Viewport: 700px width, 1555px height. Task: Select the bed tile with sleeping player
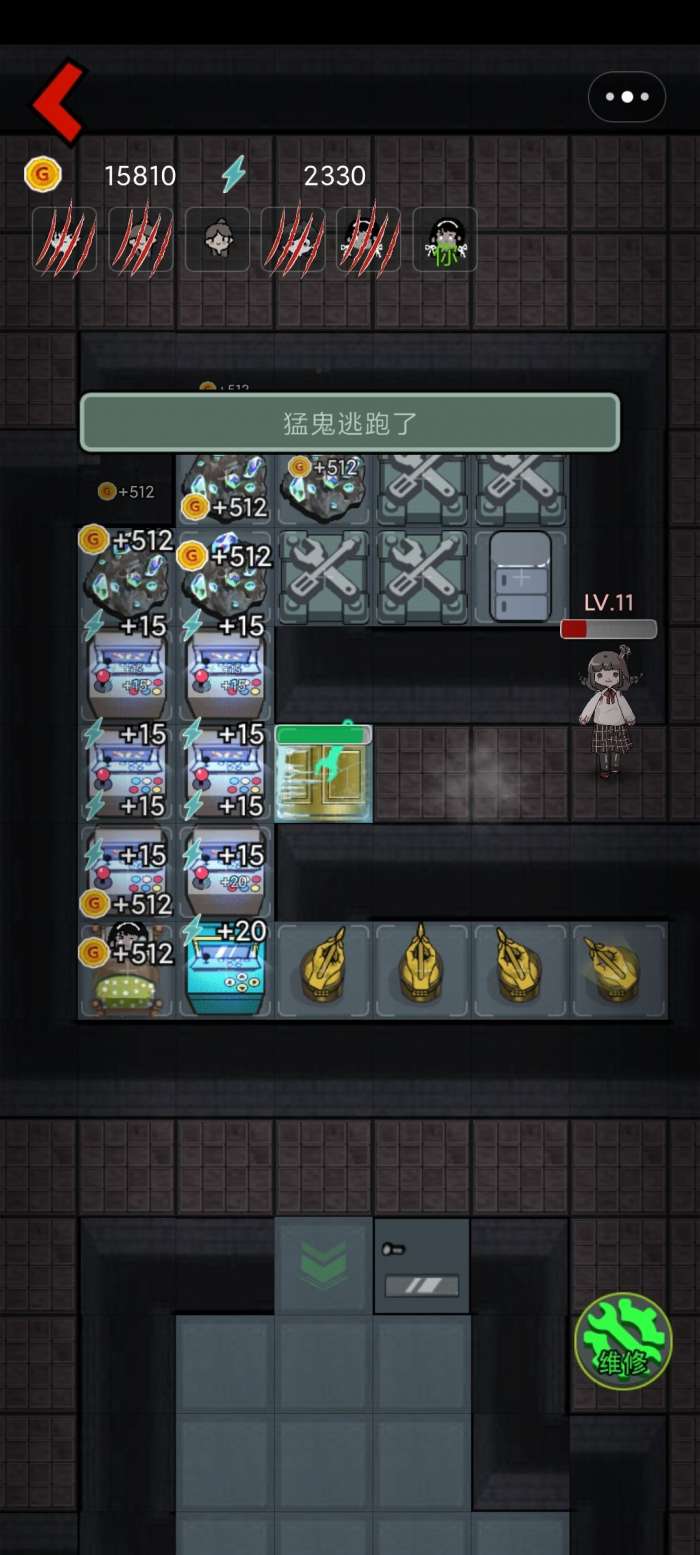coord(127,972)
